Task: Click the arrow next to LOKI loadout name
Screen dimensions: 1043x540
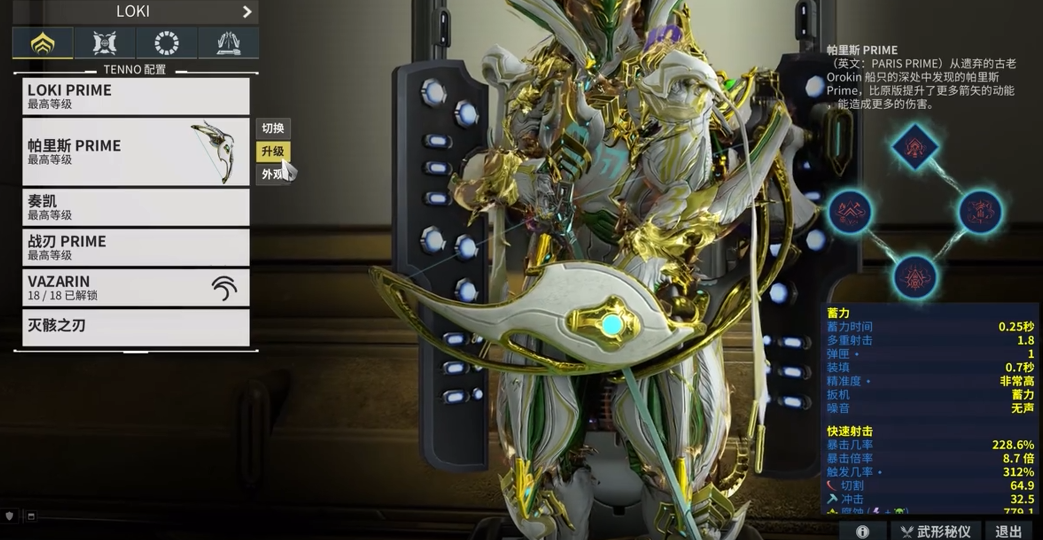Action: click(247, 12)
